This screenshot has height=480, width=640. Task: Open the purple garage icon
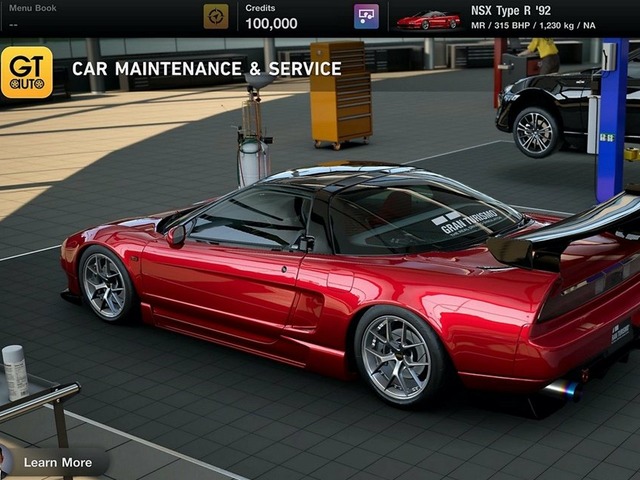point(366,16)
